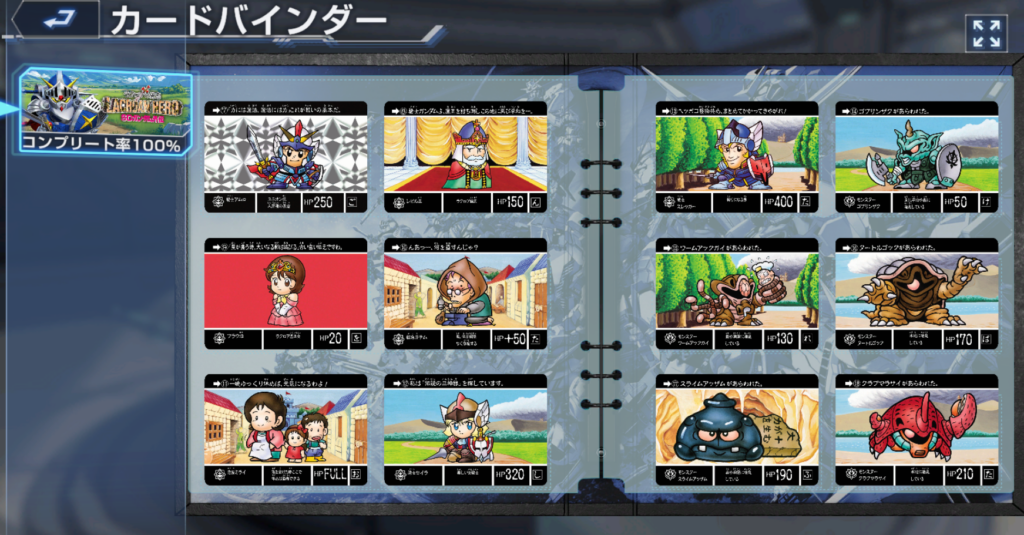
Task: Choose the HP400 armored knight card
Action: 737,157
